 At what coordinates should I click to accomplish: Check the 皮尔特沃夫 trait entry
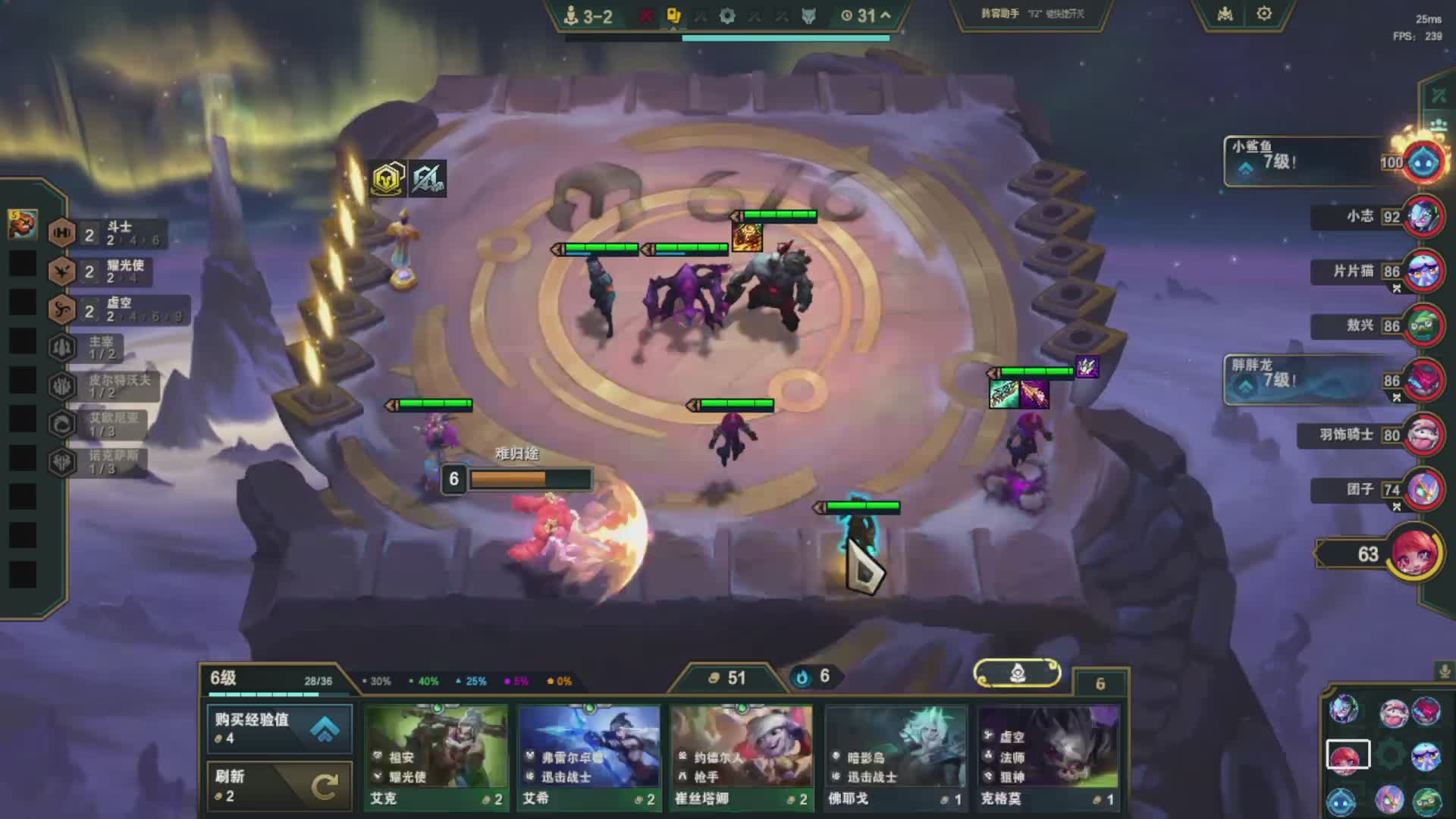[105, 386]
